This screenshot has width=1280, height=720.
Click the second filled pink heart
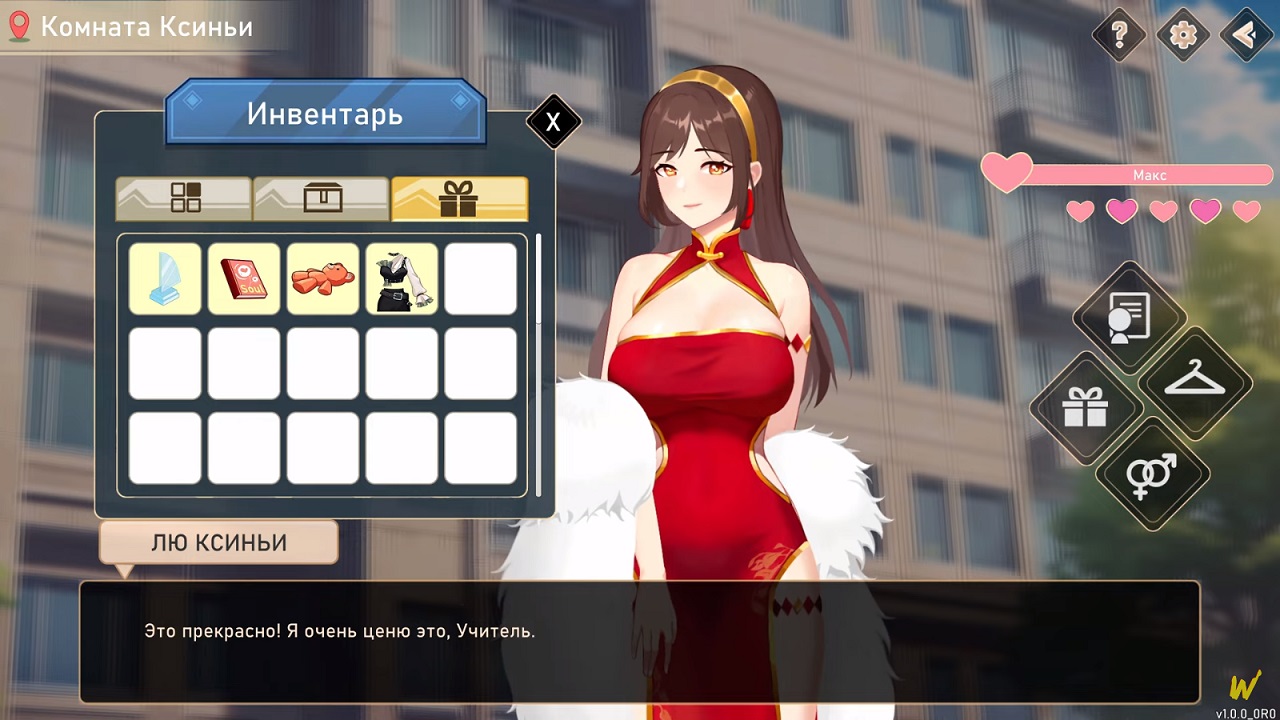[1121, 212]
